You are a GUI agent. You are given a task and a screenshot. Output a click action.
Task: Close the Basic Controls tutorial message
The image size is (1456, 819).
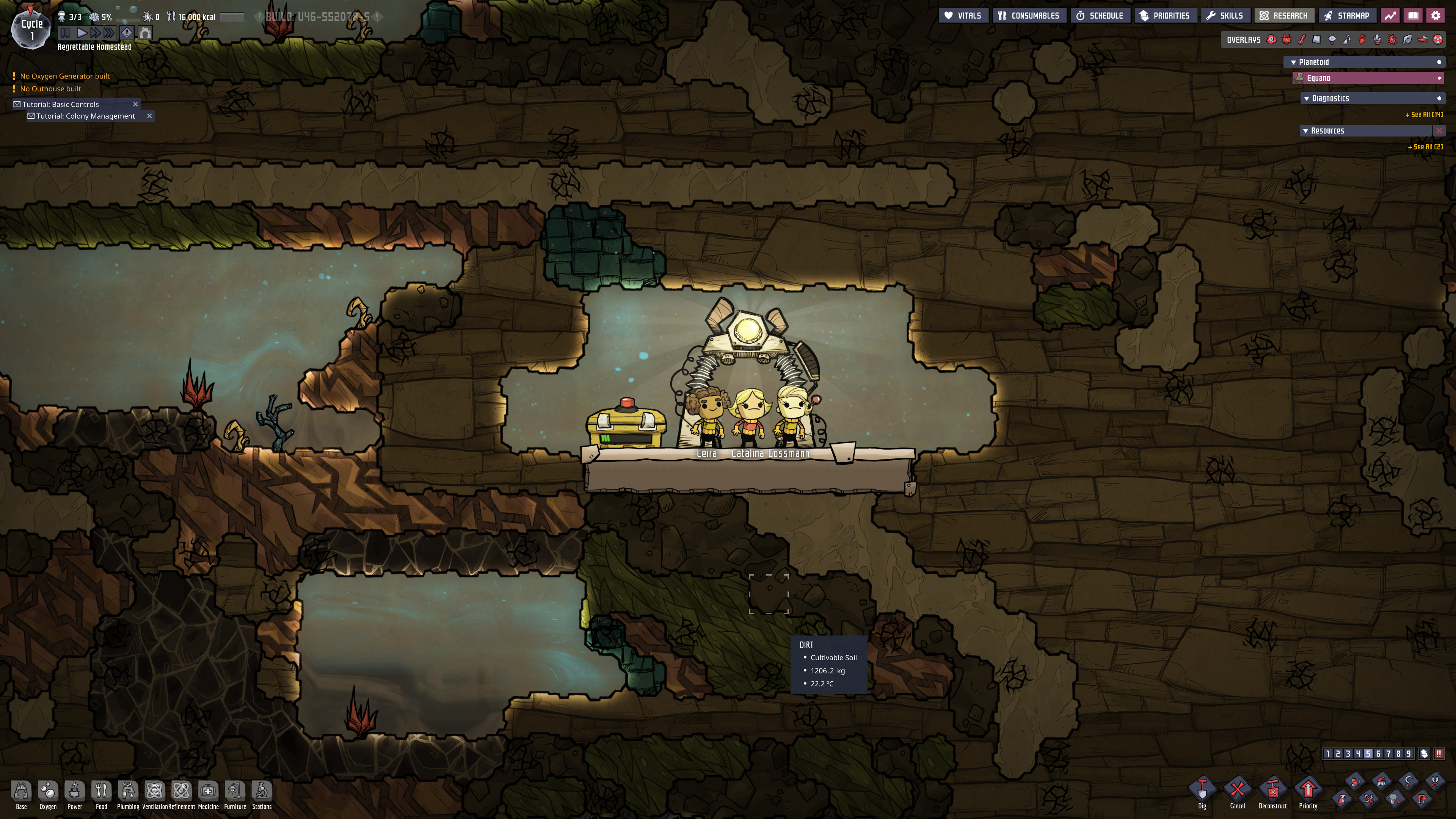click(136, 104)
